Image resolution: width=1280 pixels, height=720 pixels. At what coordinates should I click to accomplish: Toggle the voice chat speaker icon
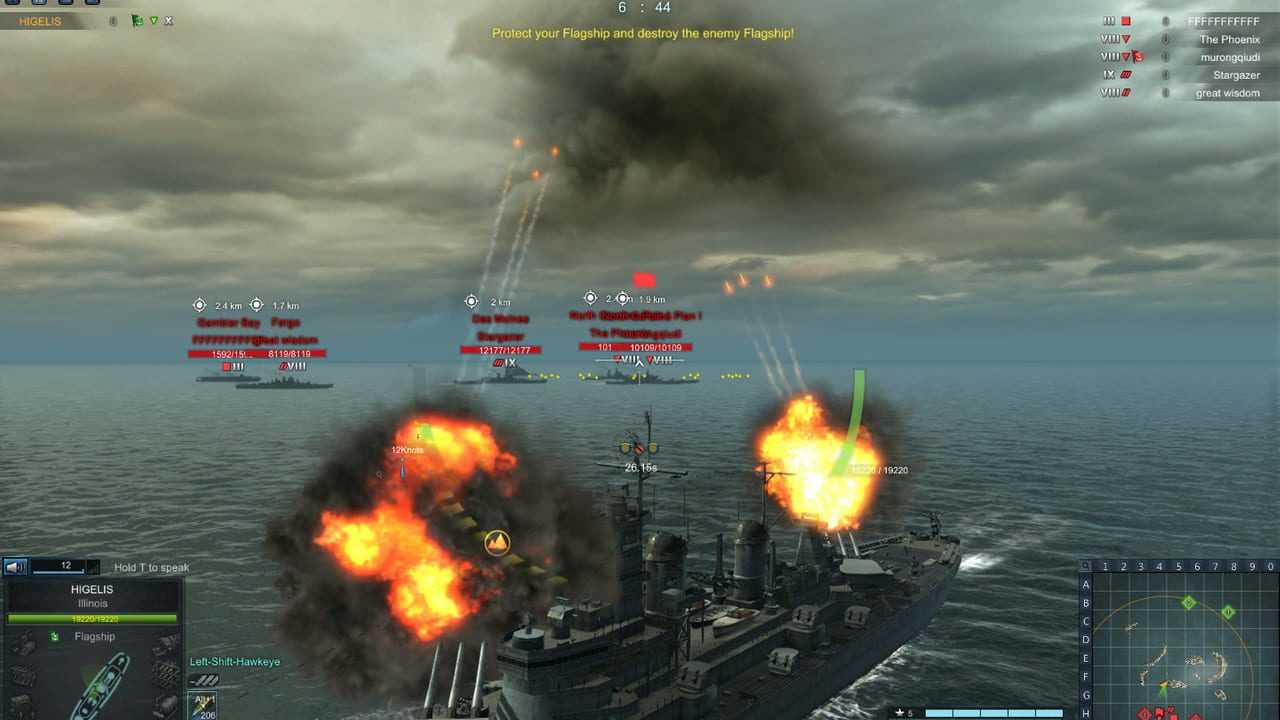15,567
